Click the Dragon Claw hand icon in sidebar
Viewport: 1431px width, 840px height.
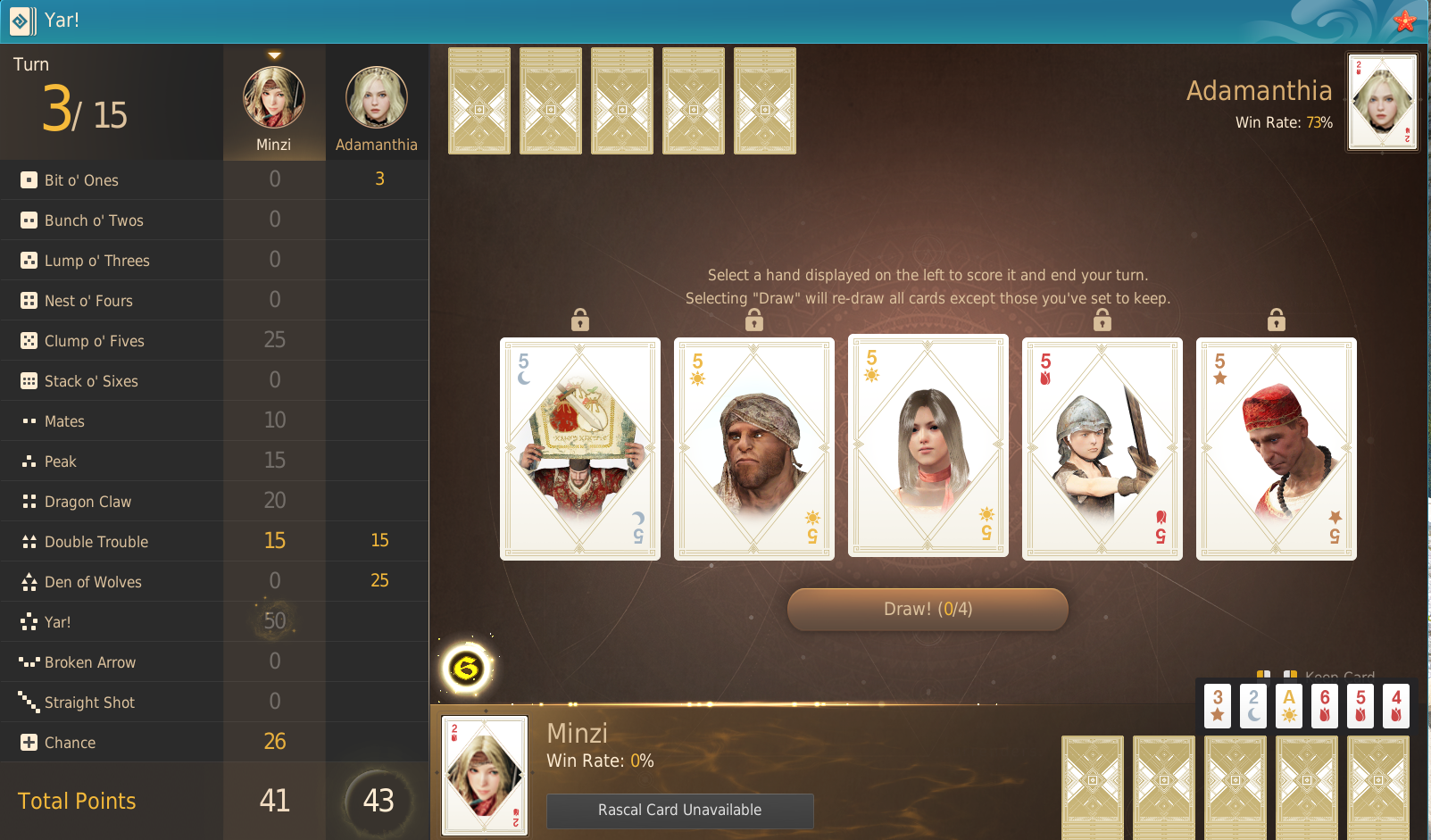27,501
